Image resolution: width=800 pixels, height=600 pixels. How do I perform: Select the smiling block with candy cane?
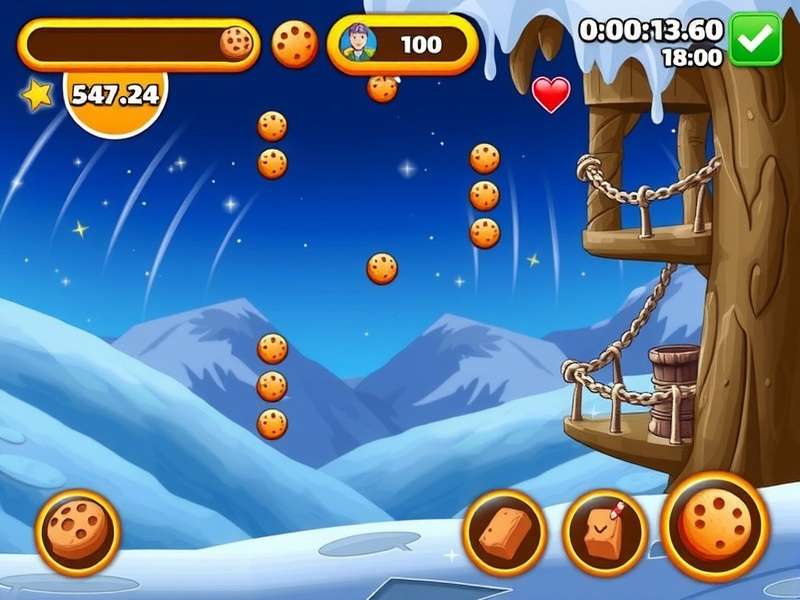tap(605, 532)
